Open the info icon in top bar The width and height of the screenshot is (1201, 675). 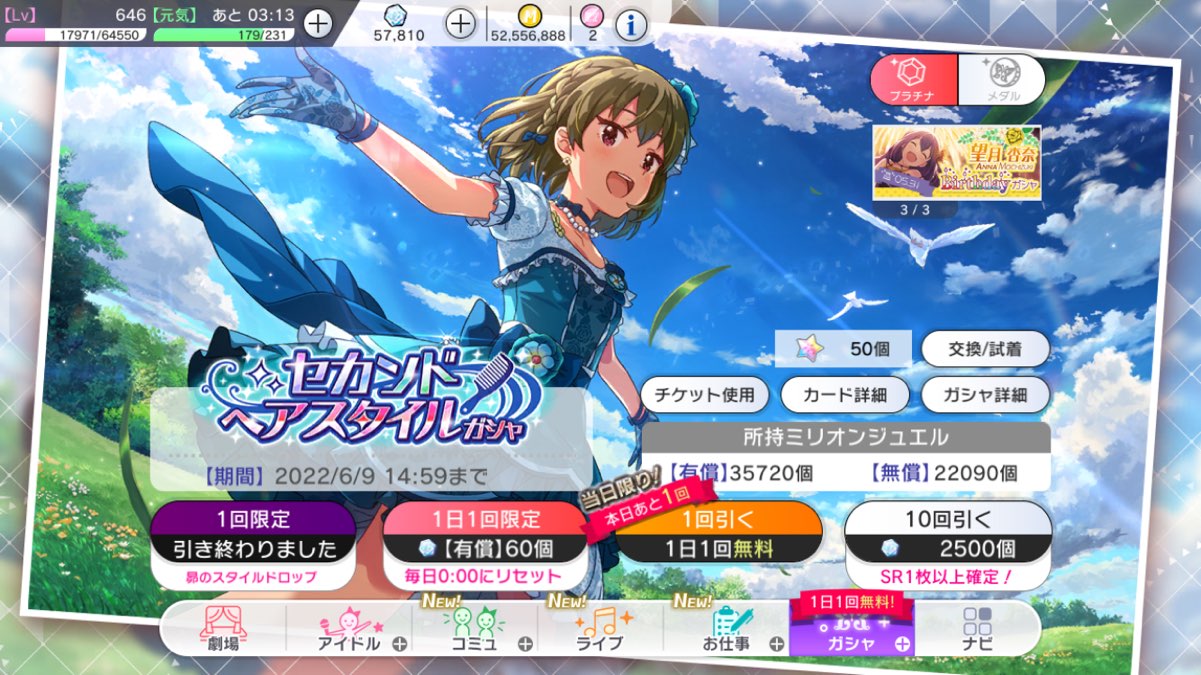629,24
